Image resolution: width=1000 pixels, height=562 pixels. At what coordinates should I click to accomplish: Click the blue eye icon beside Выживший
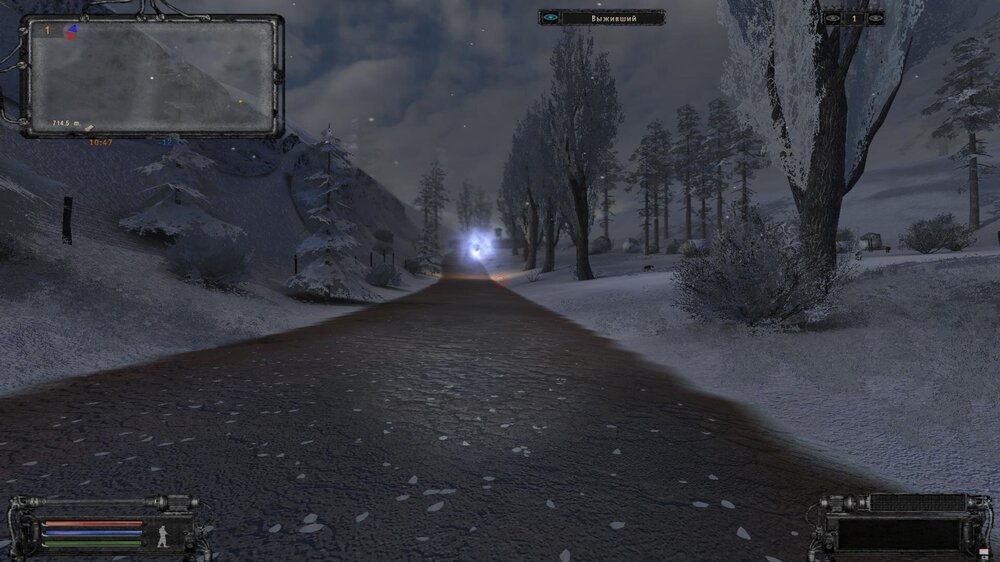[x=550, y=17]
